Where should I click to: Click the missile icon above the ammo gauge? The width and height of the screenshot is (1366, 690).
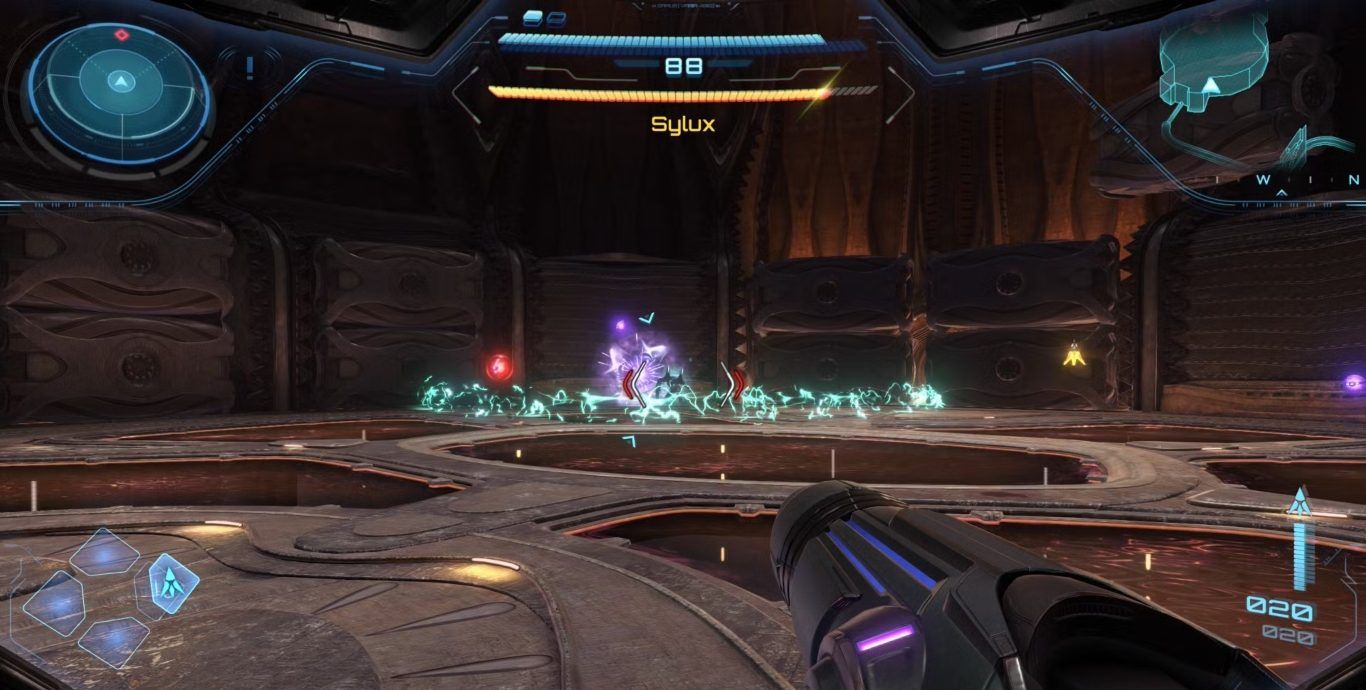coord(1299,502)
